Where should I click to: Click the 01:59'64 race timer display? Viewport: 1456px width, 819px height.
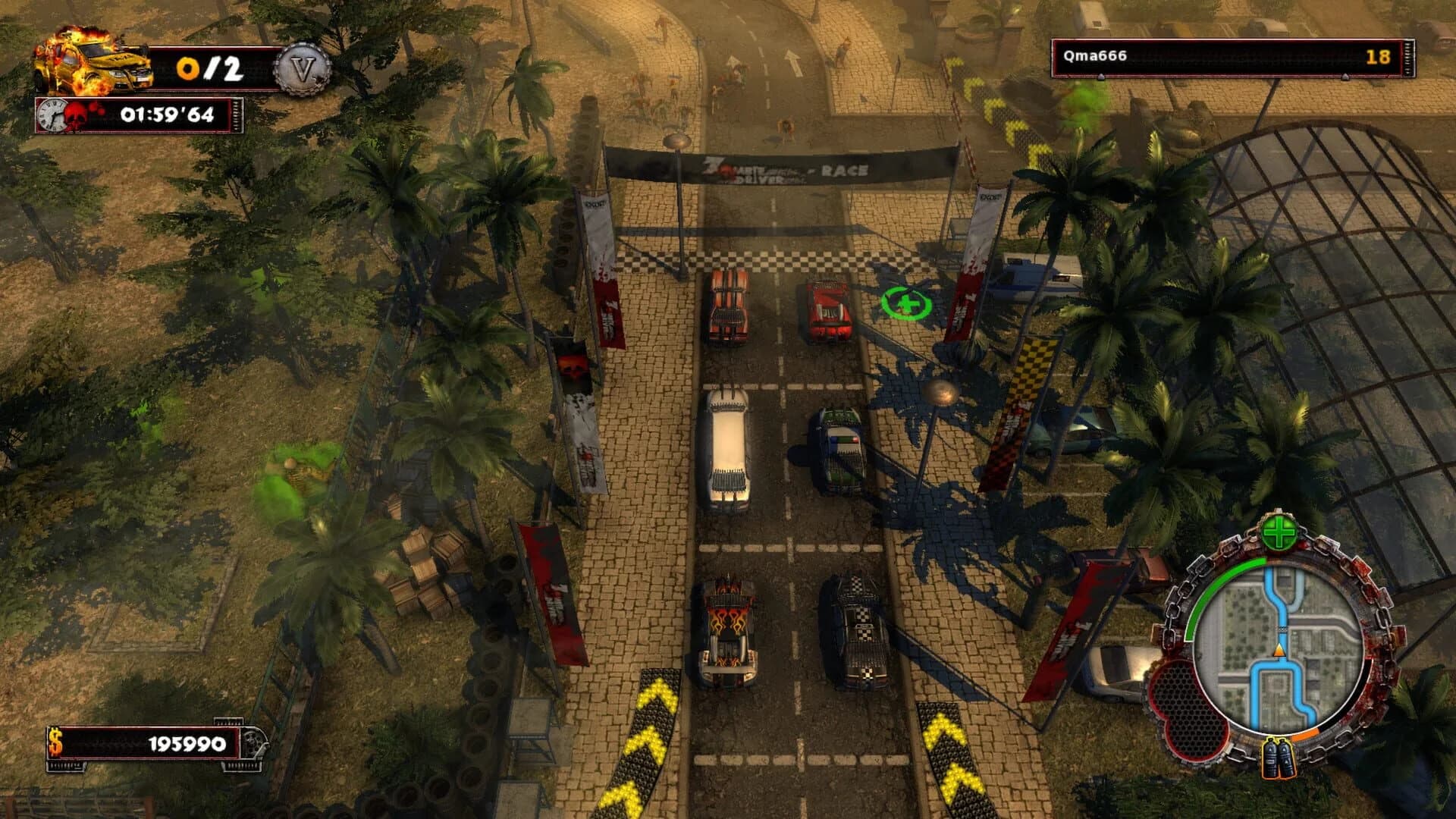168,115
